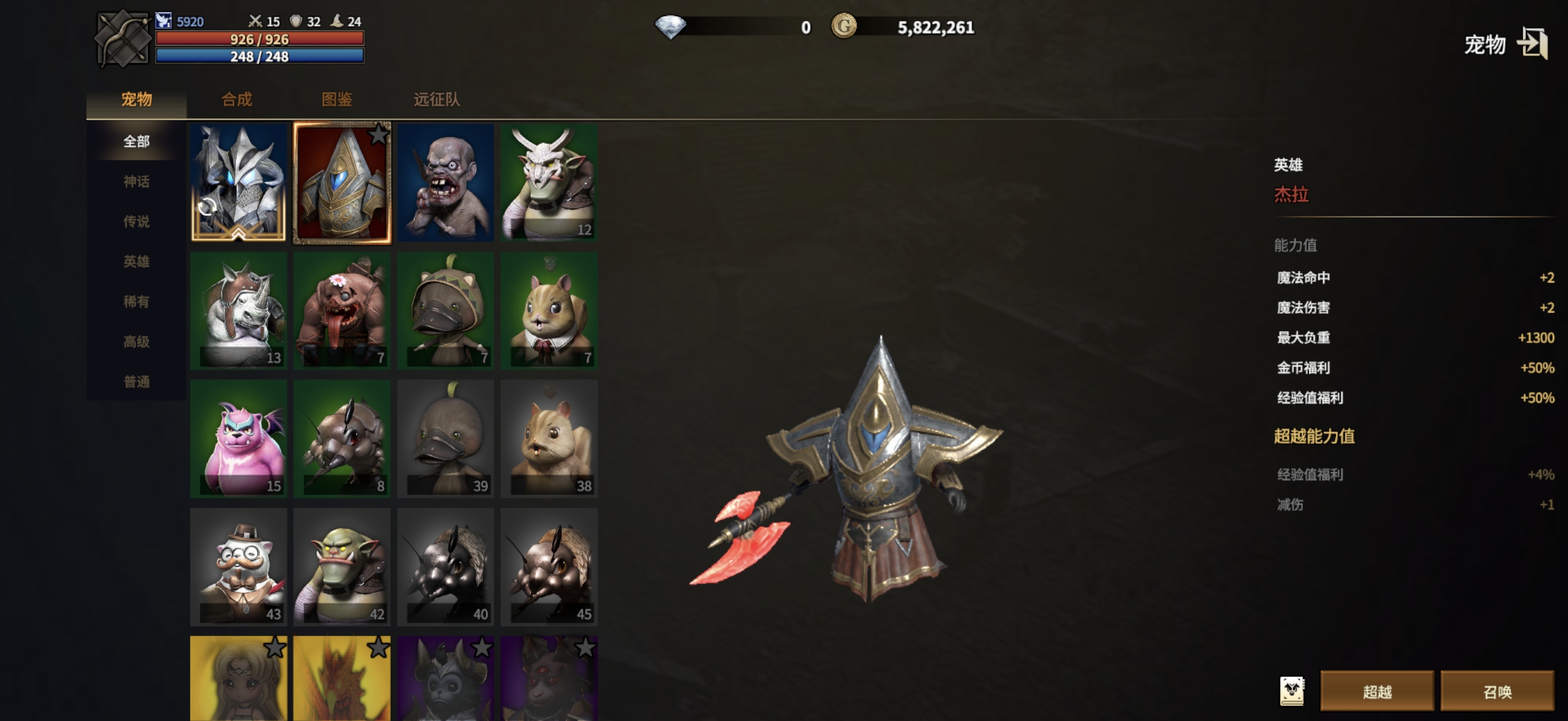Image resolution: width=1568 pixels, height=721 pixels.
Task: Choose the mustached cat with top hat
Action: coord(239,567)
